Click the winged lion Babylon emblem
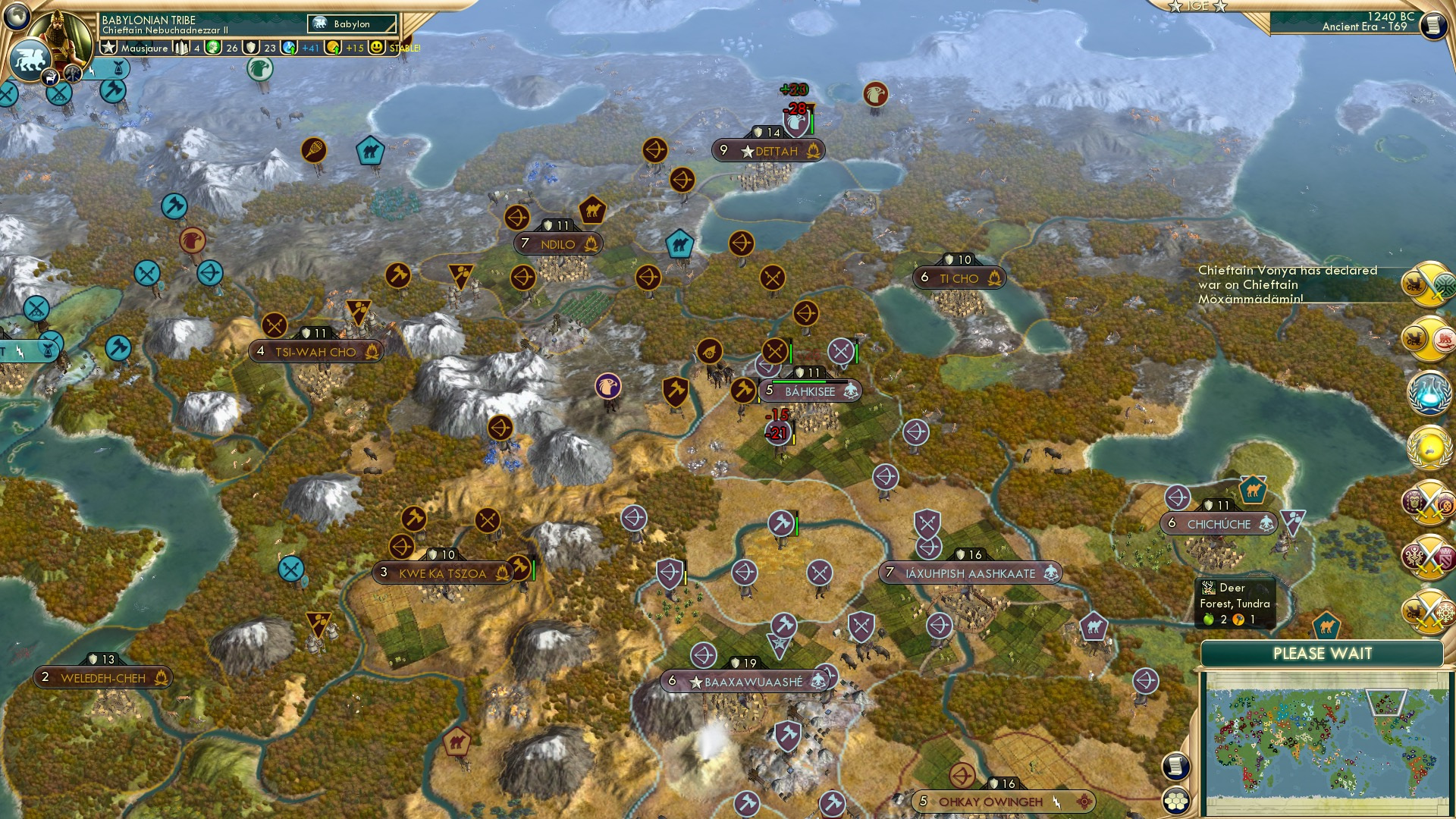Image resolution: width=1456 pixels, height=819 pixels. click(x=30, y=60)
